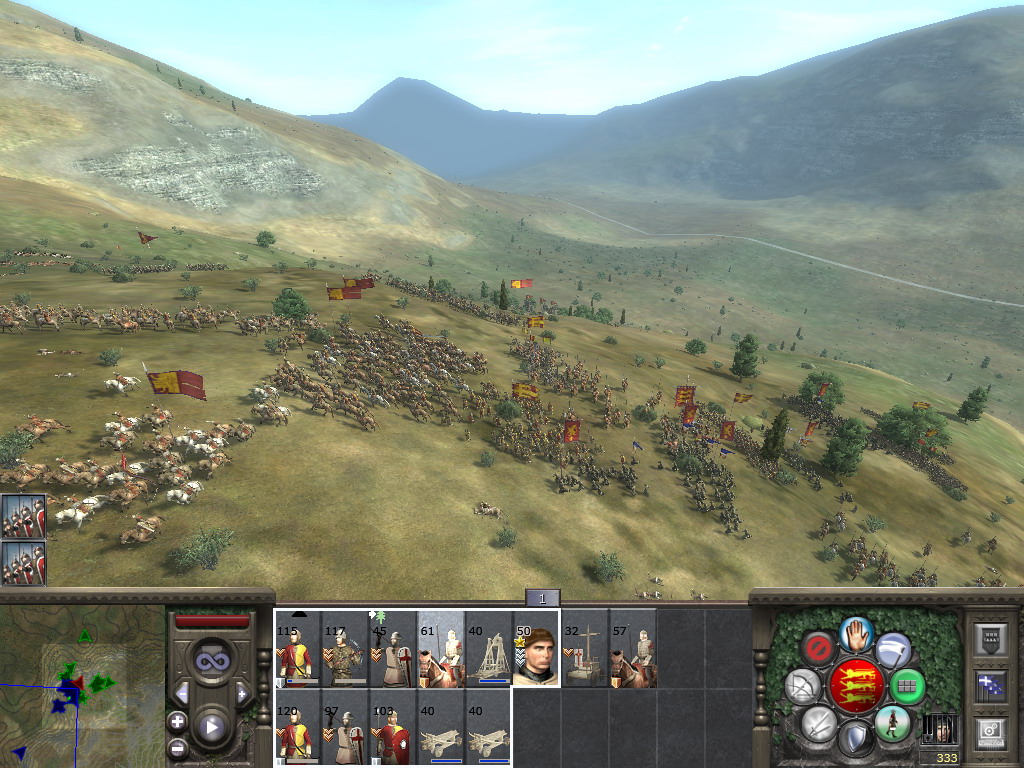Click the halt order hand button

point(857,633)
